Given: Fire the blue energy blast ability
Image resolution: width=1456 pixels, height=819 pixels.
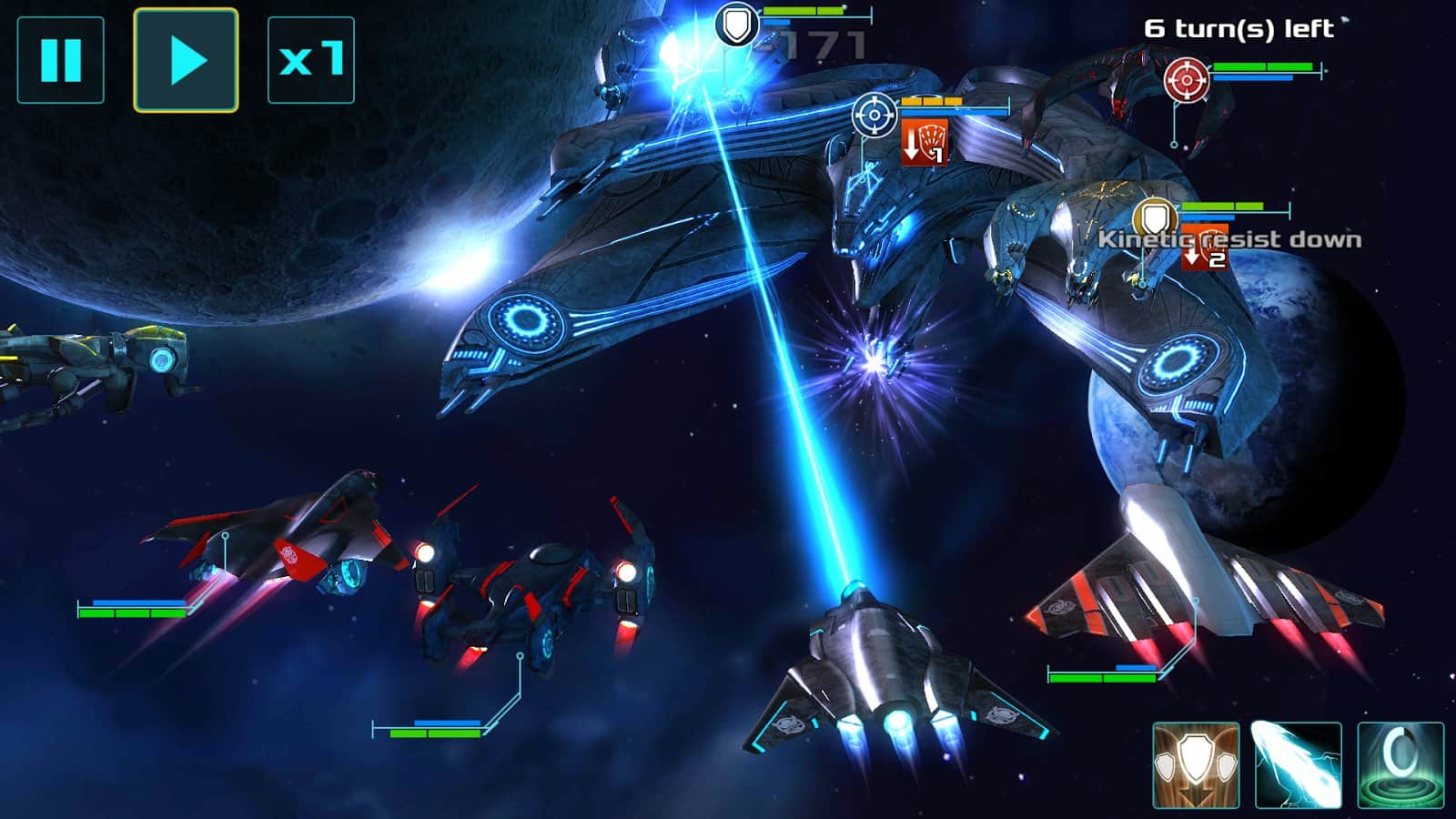Looking at the screenshot, I should coord(1298,765).
